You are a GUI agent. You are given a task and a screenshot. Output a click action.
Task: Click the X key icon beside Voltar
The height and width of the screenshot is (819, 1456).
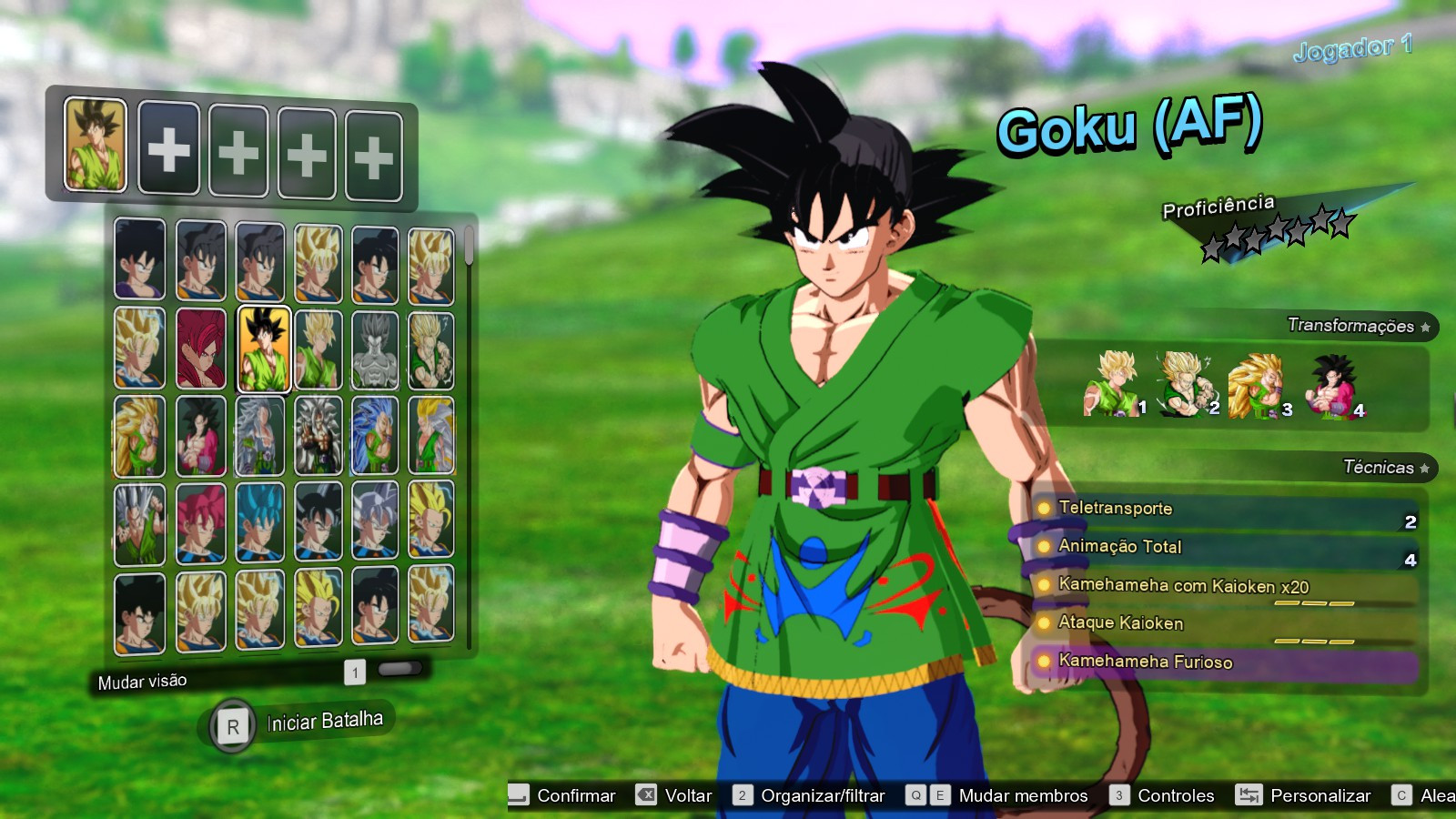pyautogui.click(x=645, y=795)
